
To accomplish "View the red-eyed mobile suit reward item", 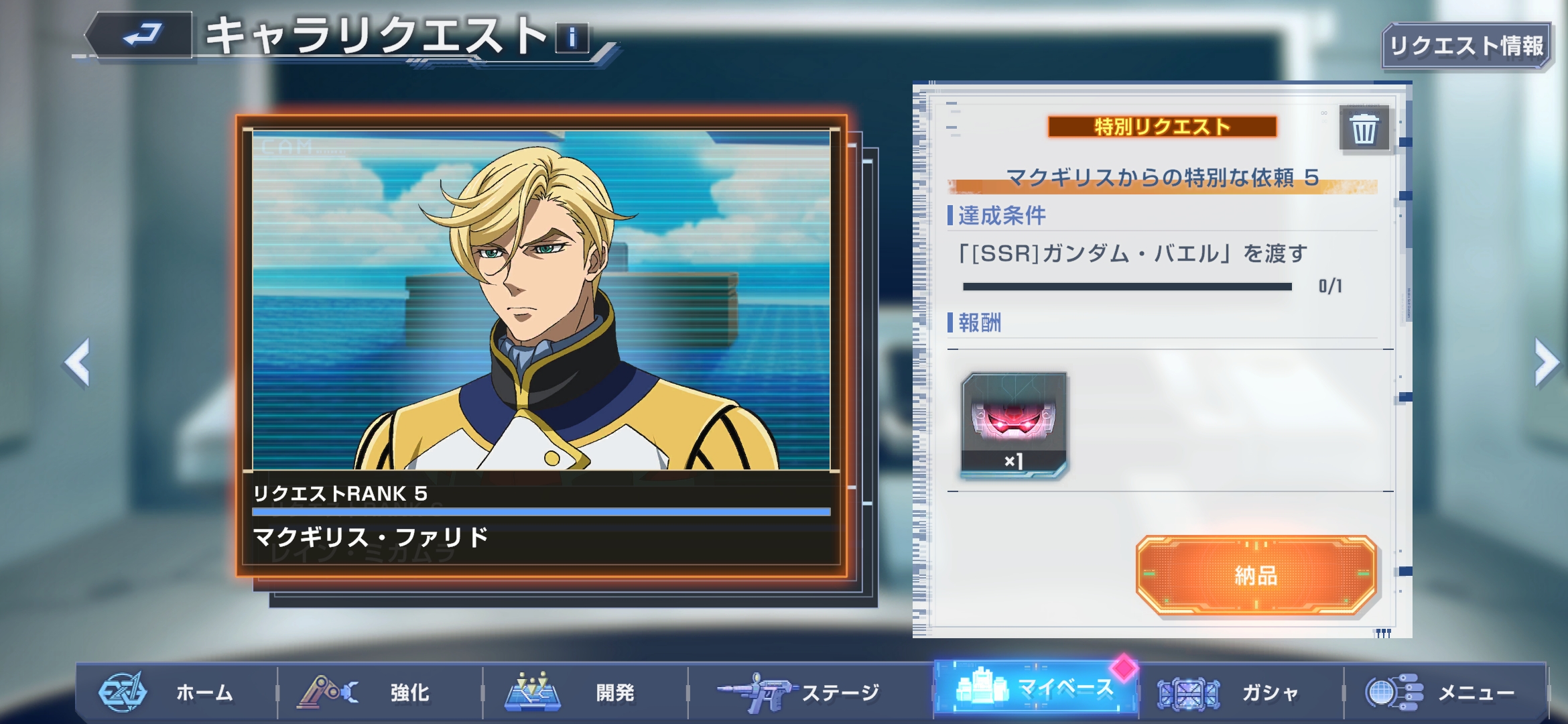I will [1014, 424].
